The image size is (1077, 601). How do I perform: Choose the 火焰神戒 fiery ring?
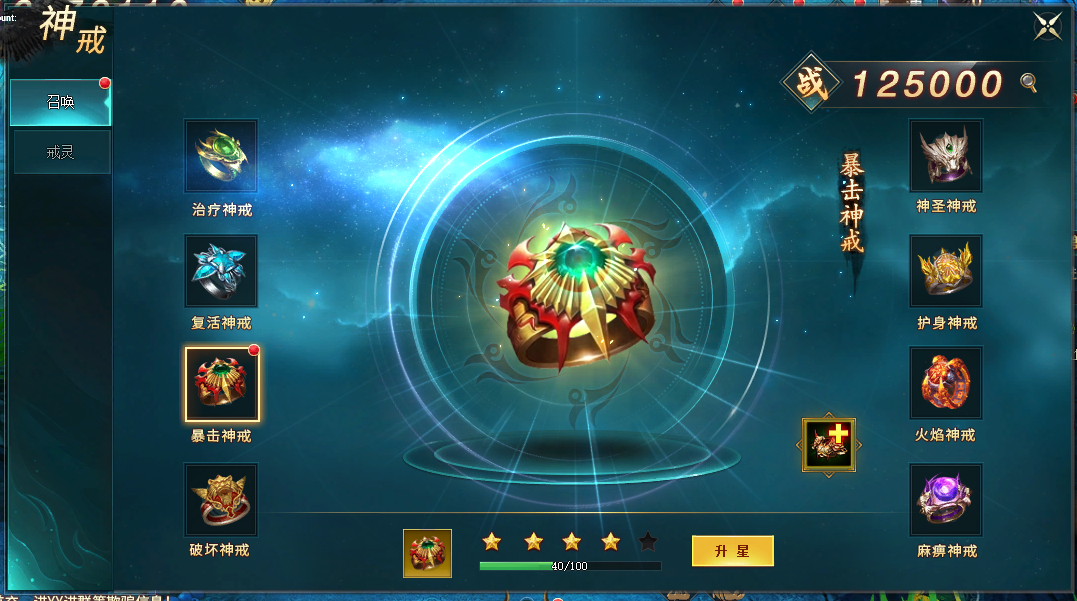pos(945,383)
